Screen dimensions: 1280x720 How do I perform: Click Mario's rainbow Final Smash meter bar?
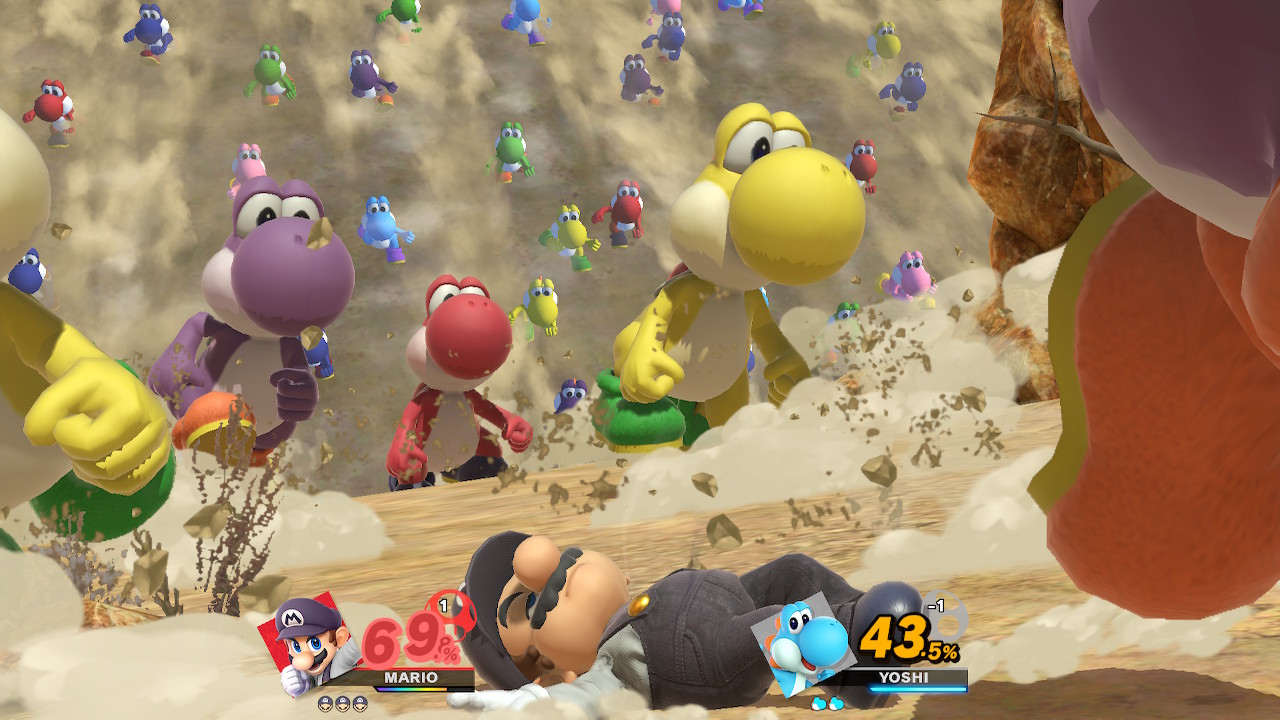coord(412,688)
